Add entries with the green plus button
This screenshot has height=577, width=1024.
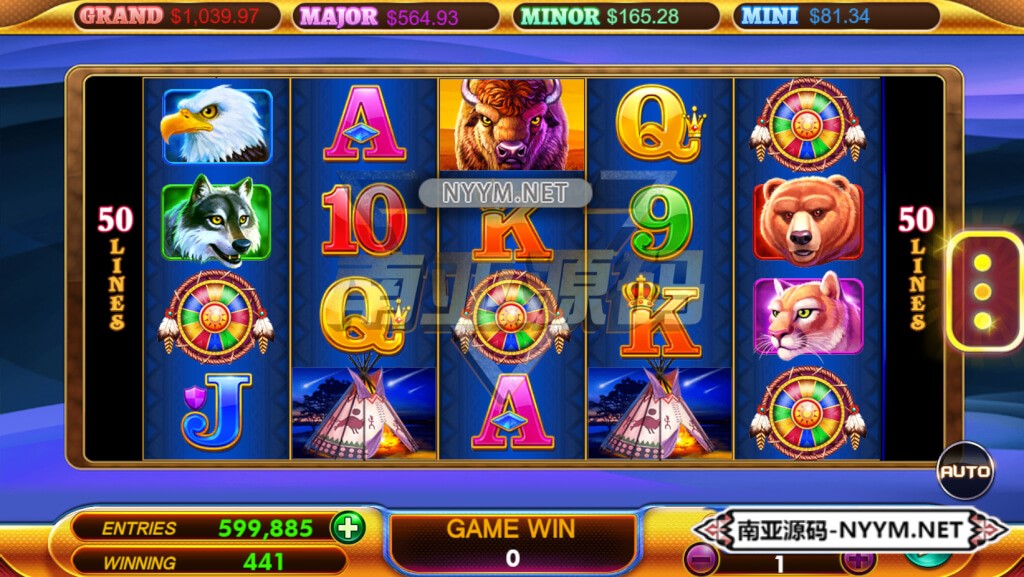(x=348, y=527)
